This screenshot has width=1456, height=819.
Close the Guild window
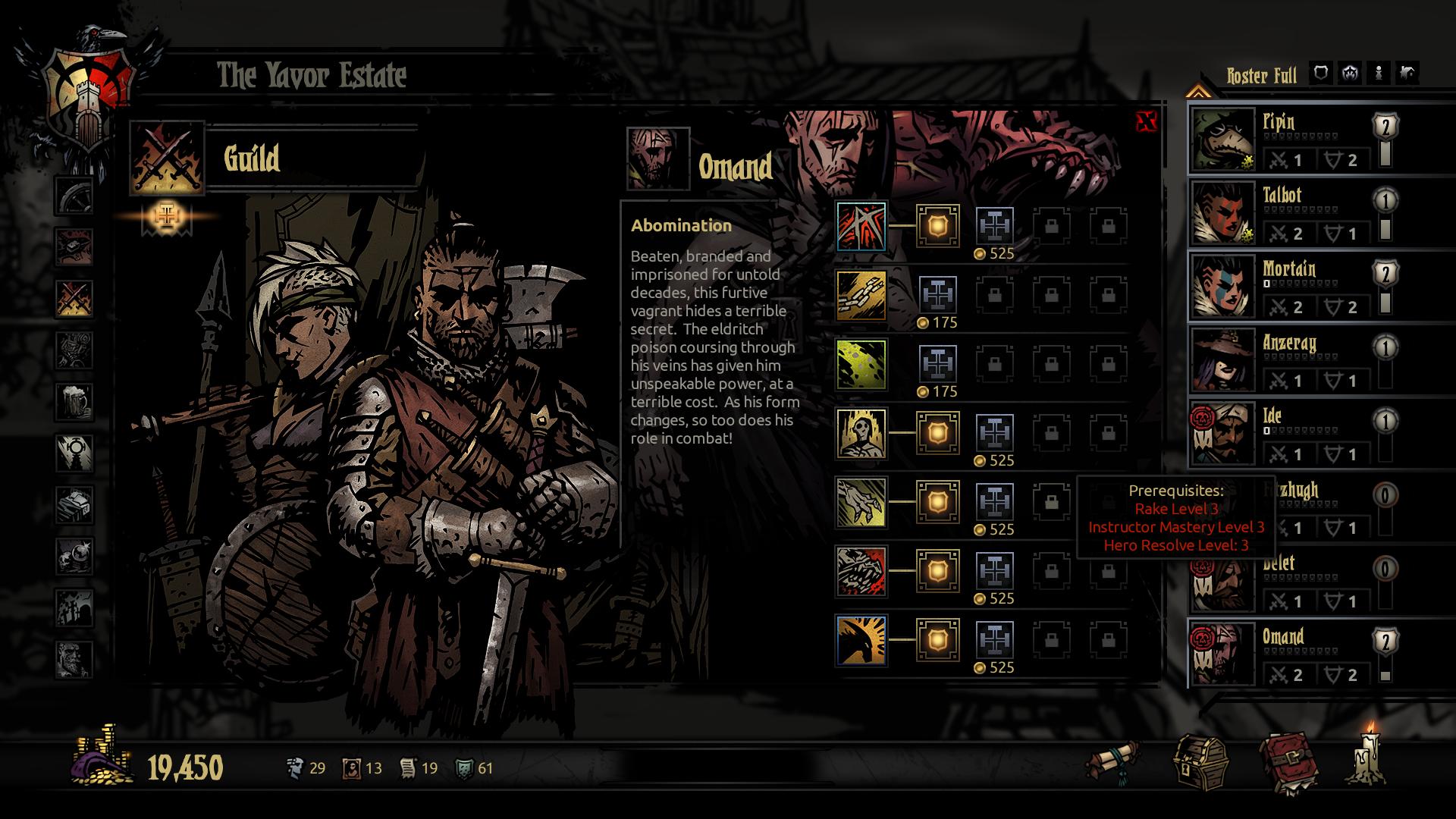point(1147,121)
